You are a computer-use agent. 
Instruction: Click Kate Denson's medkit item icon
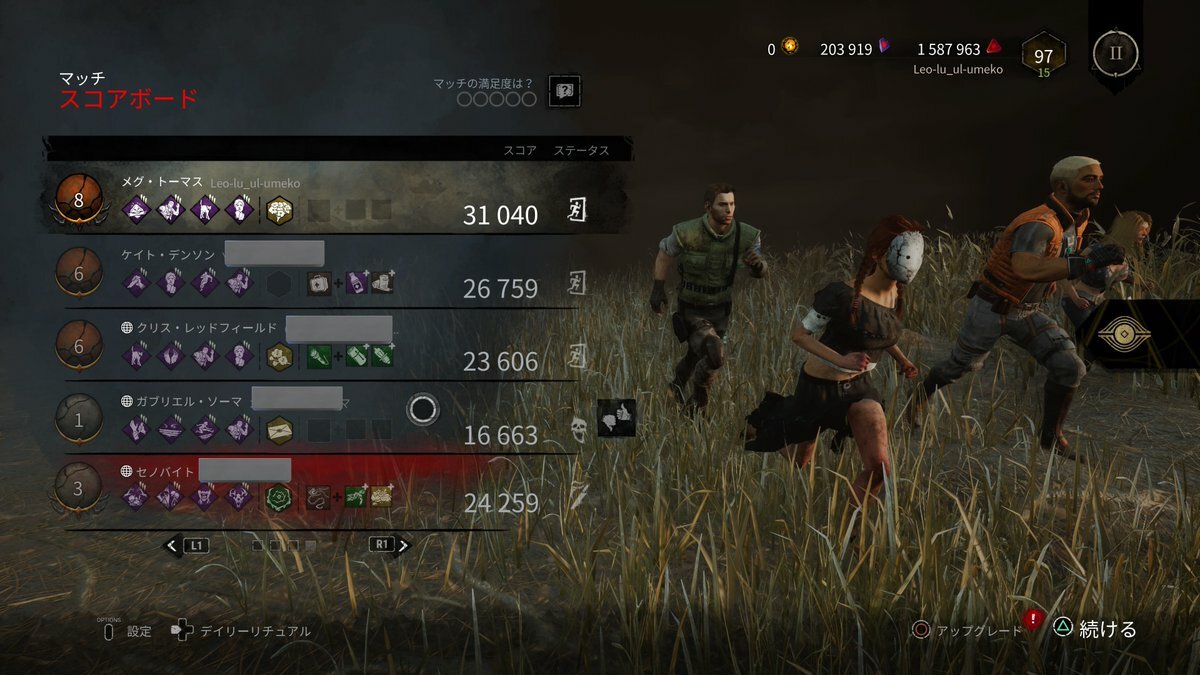[x=318, y=283]
